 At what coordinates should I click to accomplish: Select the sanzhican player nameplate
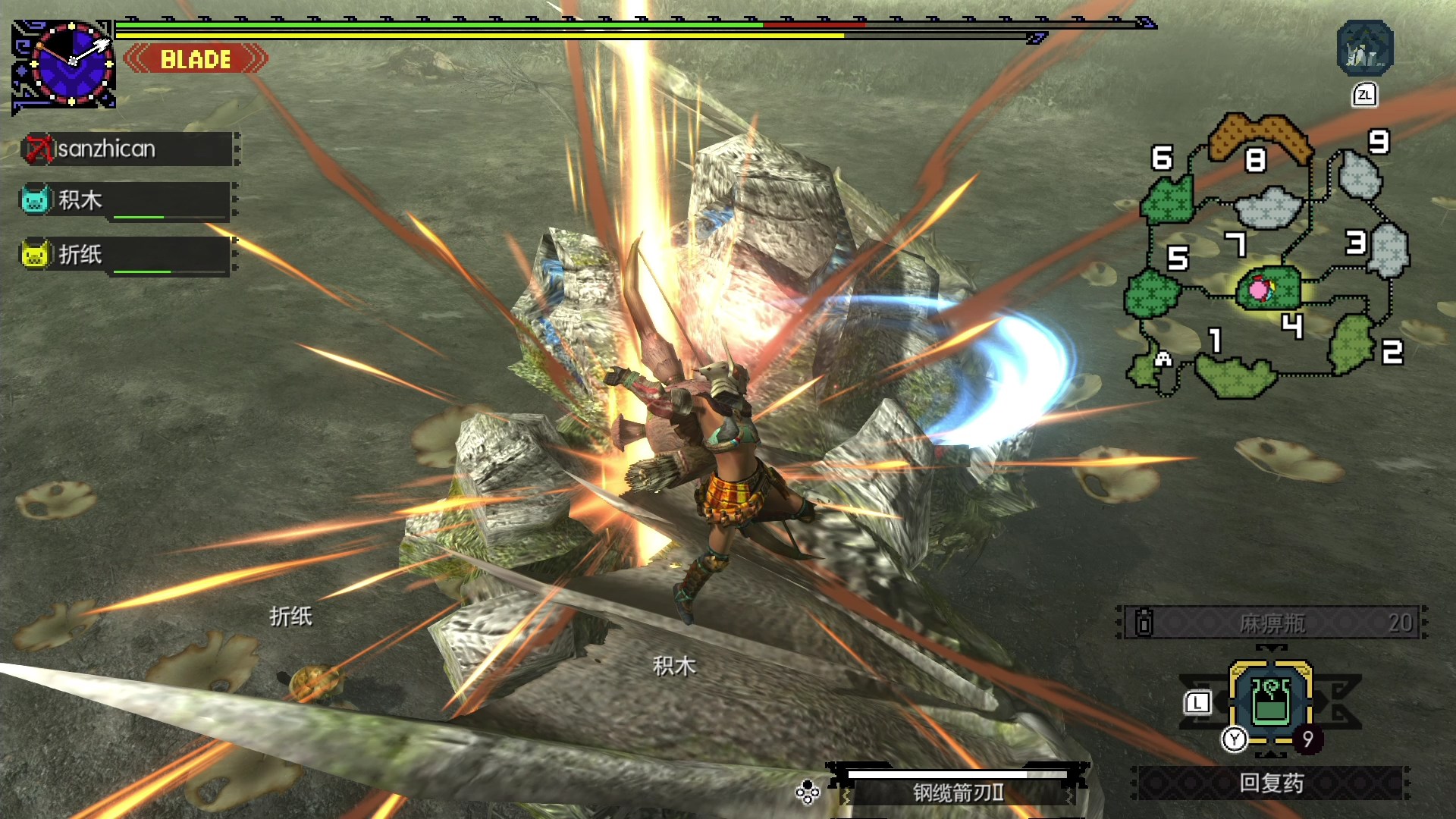[x=129, y=149]
